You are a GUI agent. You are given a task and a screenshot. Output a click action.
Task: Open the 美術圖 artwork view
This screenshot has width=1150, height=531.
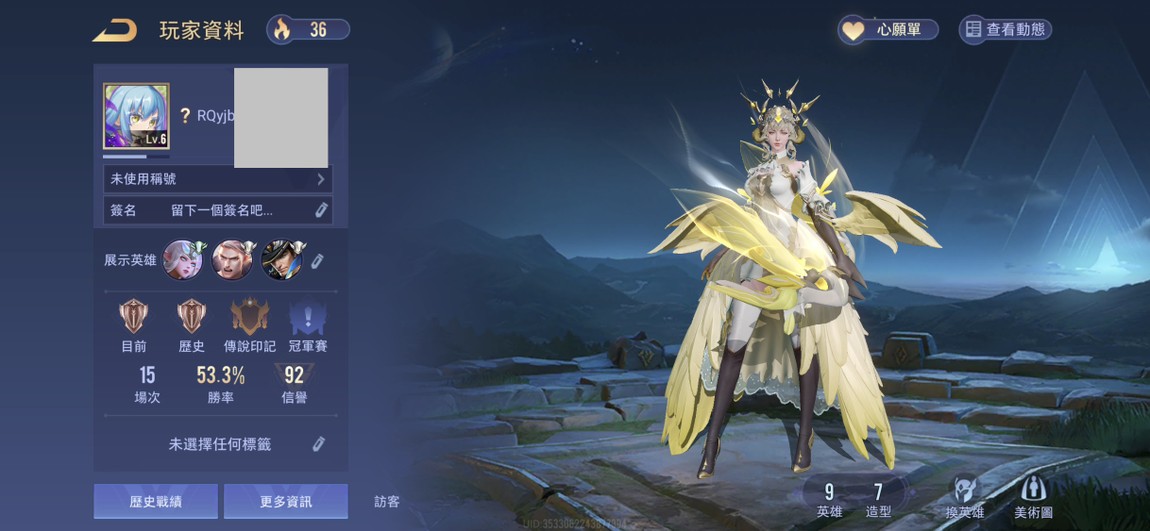[x=1033, y=496]
